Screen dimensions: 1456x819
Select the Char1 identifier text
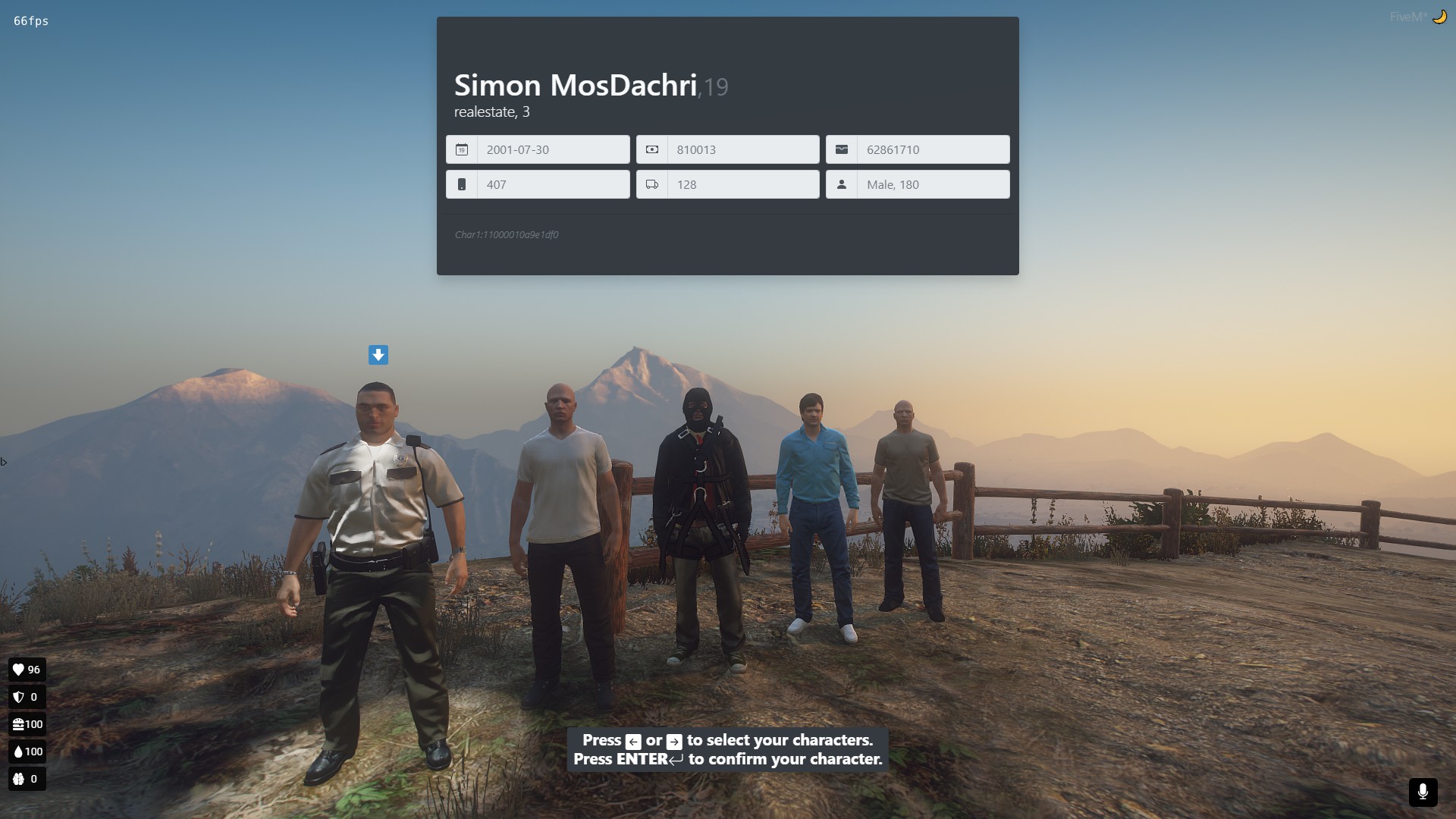click(x=506, y=234)
